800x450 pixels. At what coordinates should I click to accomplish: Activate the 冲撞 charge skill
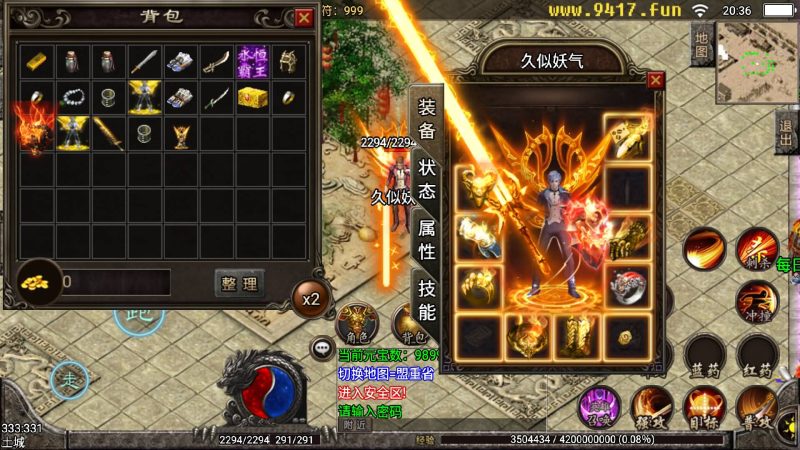[x=756, y=300]
